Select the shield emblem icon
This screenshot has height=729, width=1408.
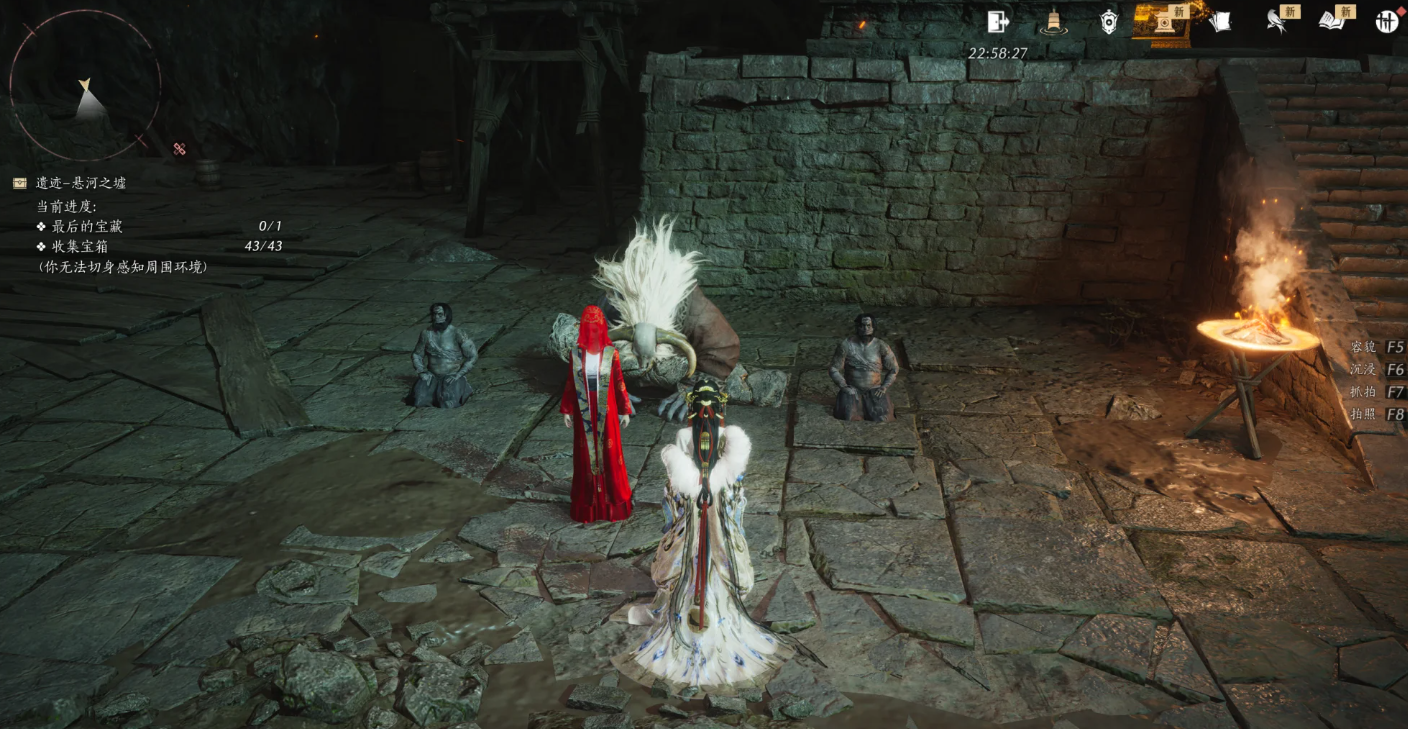pos(1108,22)
